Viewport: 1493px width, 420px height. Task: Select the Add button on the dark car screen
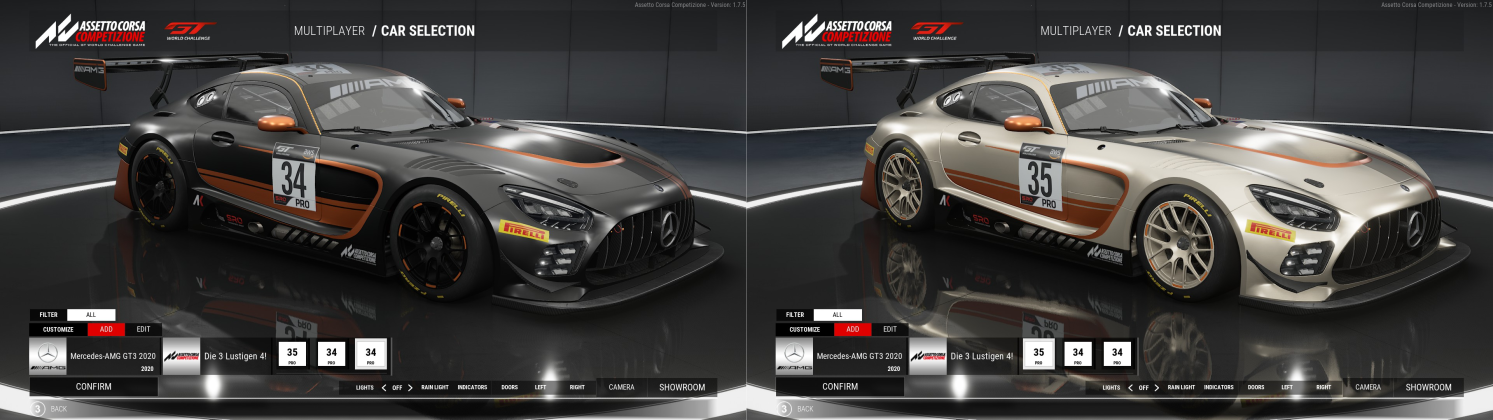[x=105, y=329]
